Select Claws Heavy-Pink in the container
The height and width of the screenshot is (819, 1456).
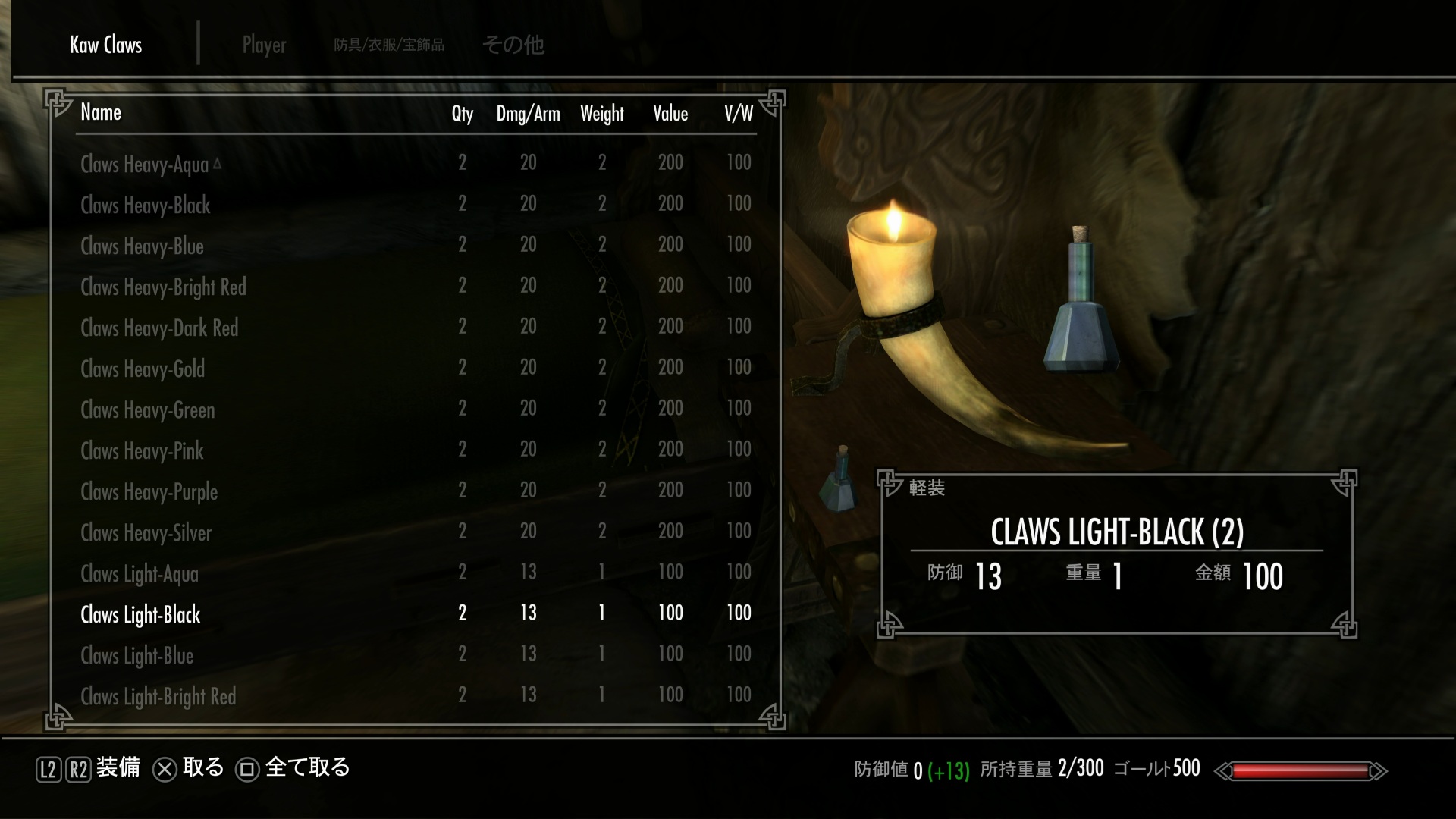(x=142, y=450)
